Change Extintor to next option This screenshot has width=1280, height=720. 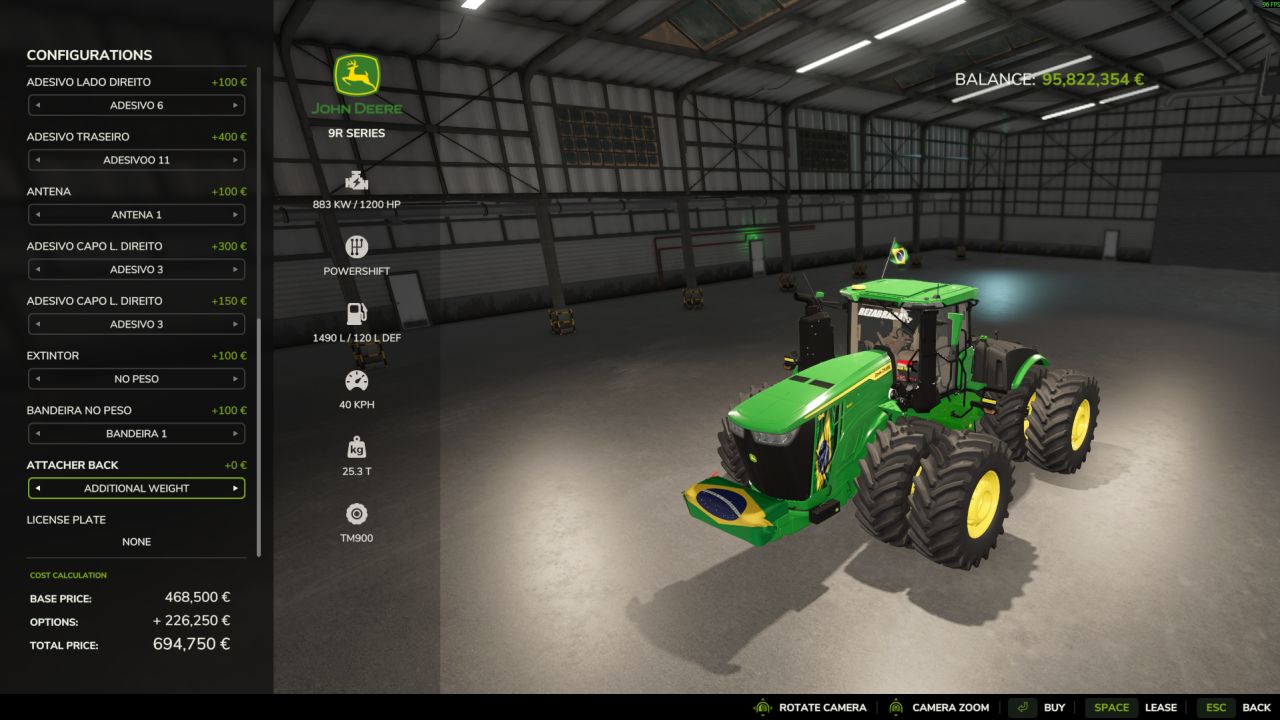236,379
